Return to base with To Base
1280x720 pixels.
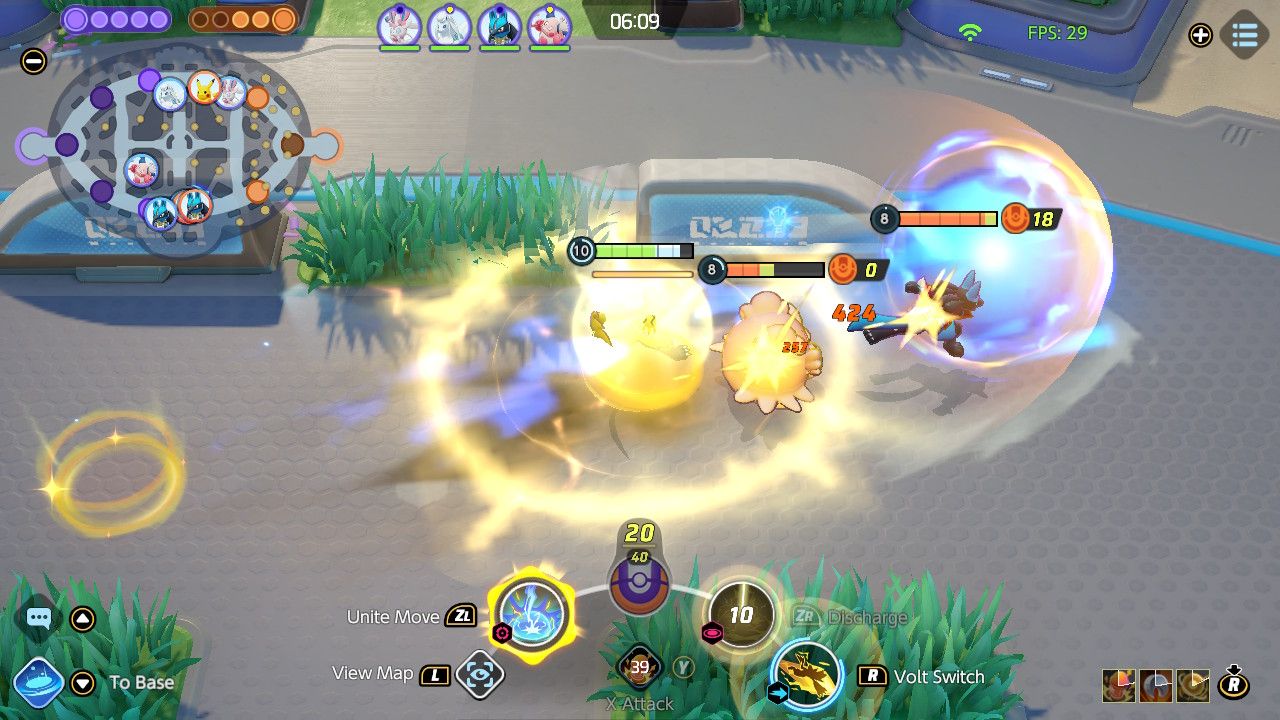(x=39, y=683)
